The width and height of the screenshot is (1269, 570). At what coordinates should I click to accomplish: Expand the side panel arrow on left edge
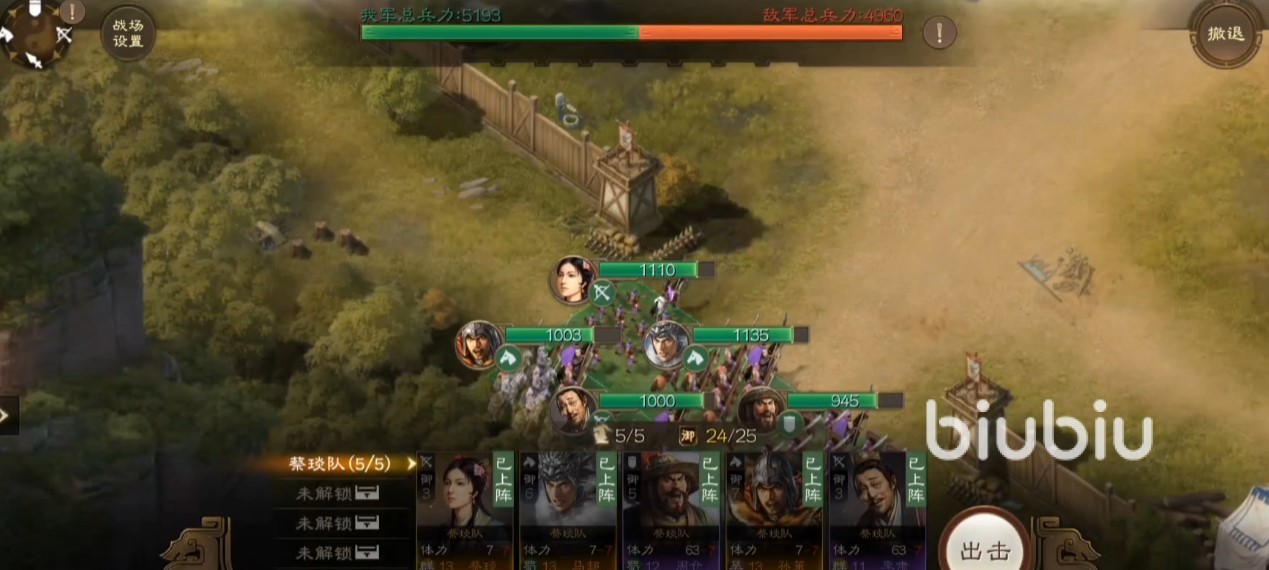click(8, 414)
